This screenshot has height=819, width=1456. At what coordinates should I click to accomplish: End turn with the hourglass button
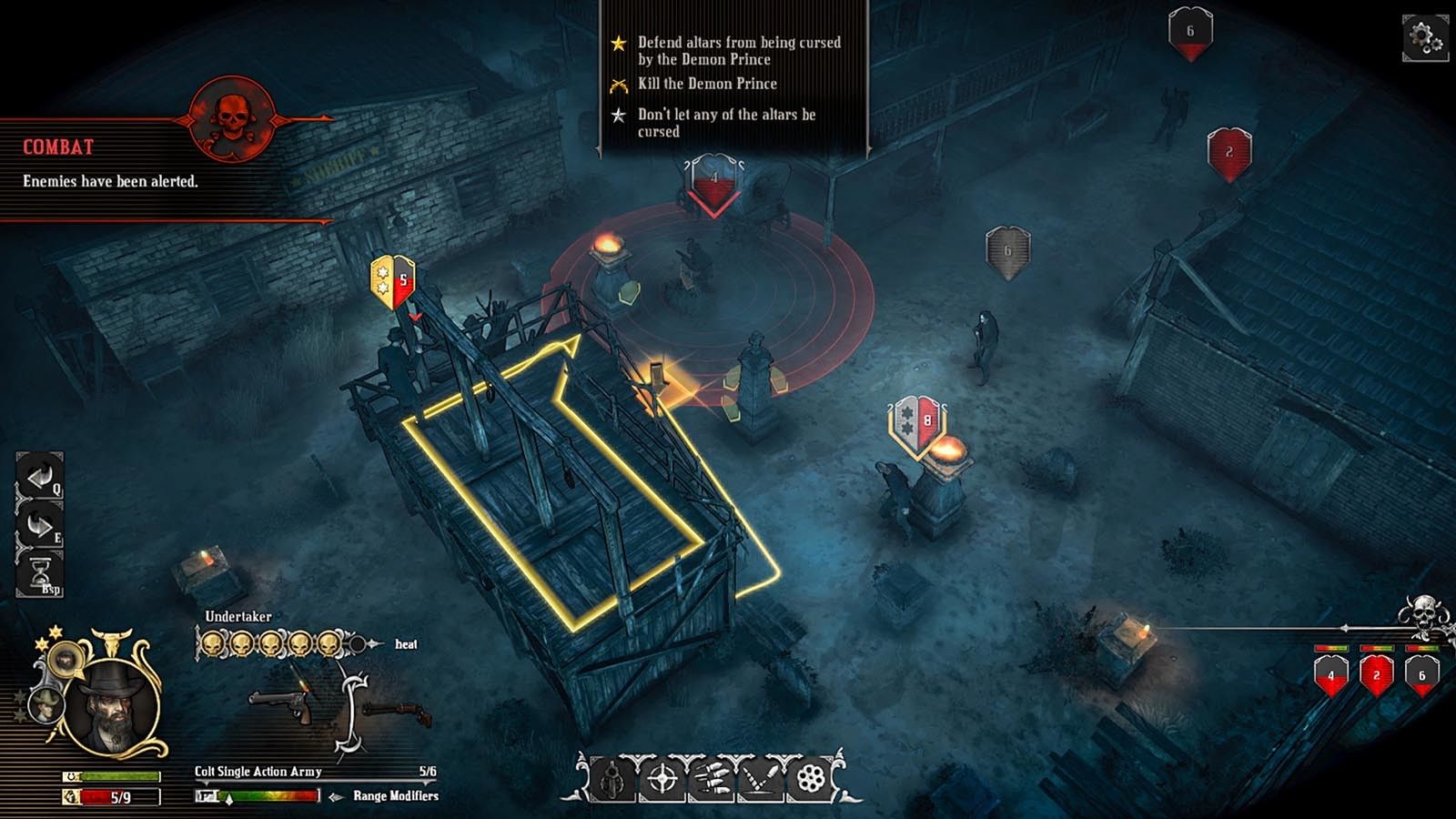click(x=39, y=575)
